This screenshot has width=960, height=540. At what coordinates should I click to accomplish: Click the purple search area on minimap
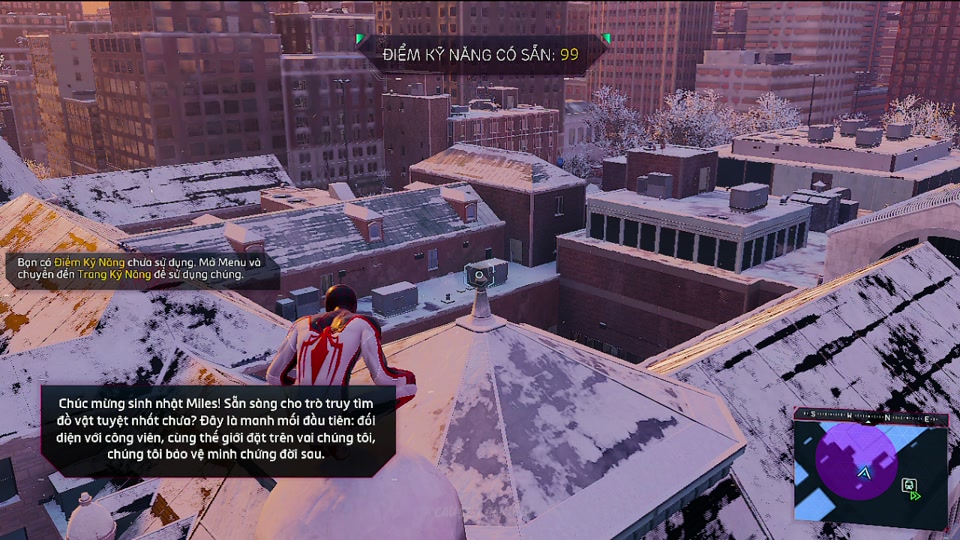[855, 458]
